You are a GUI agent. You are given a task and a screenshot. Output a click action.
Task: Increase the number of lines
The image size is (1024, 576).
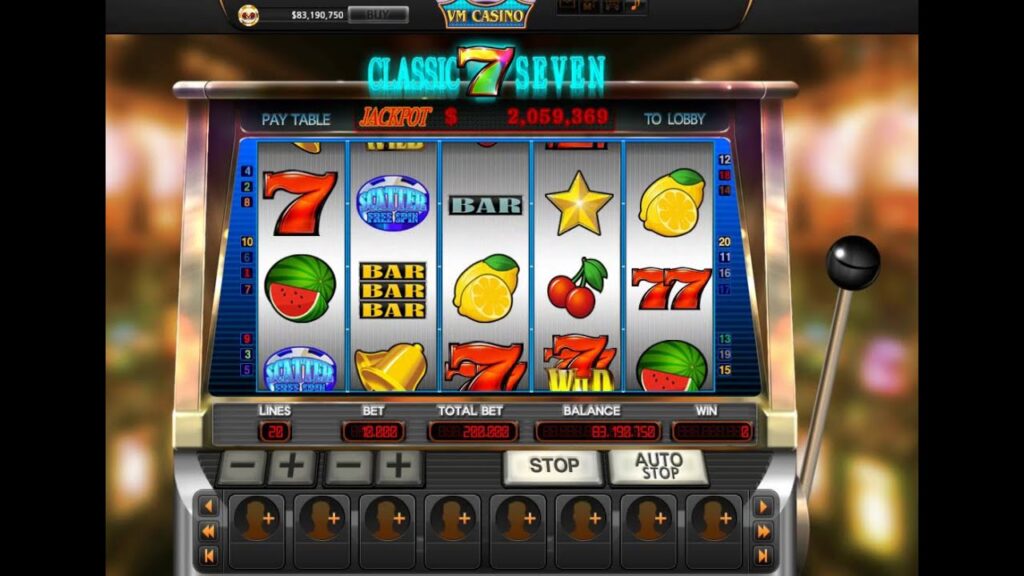[291, 466]
